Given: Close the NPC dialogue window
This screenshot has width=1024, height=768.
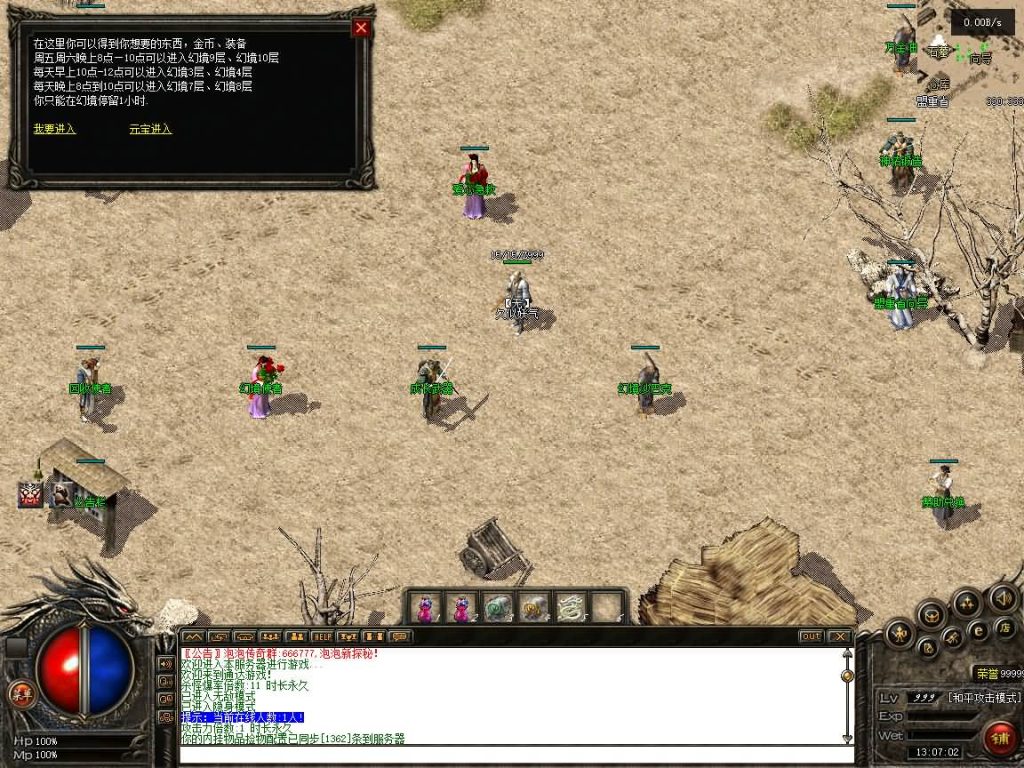Looking at the screenshot, I should (x=361, y=28).
